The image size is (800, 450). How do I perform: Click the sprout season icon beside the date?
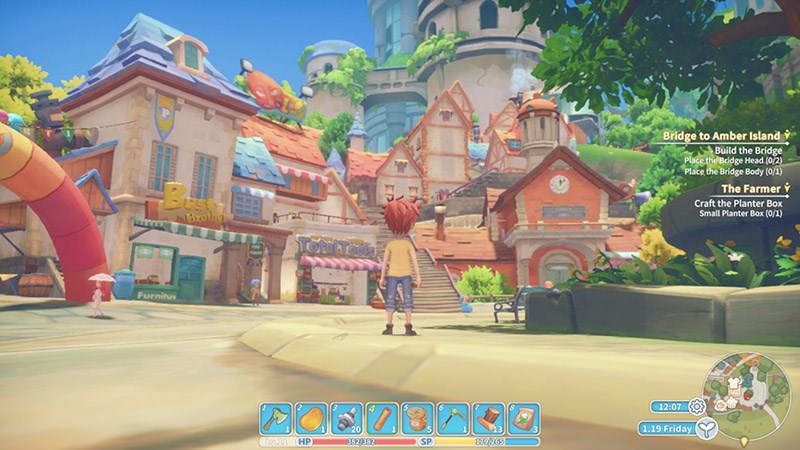[707, 429]
